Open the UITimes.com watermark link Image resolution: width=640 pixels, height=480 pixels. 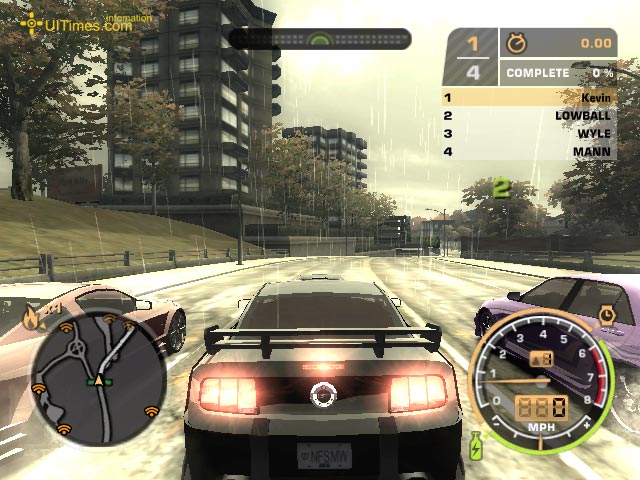86,23
